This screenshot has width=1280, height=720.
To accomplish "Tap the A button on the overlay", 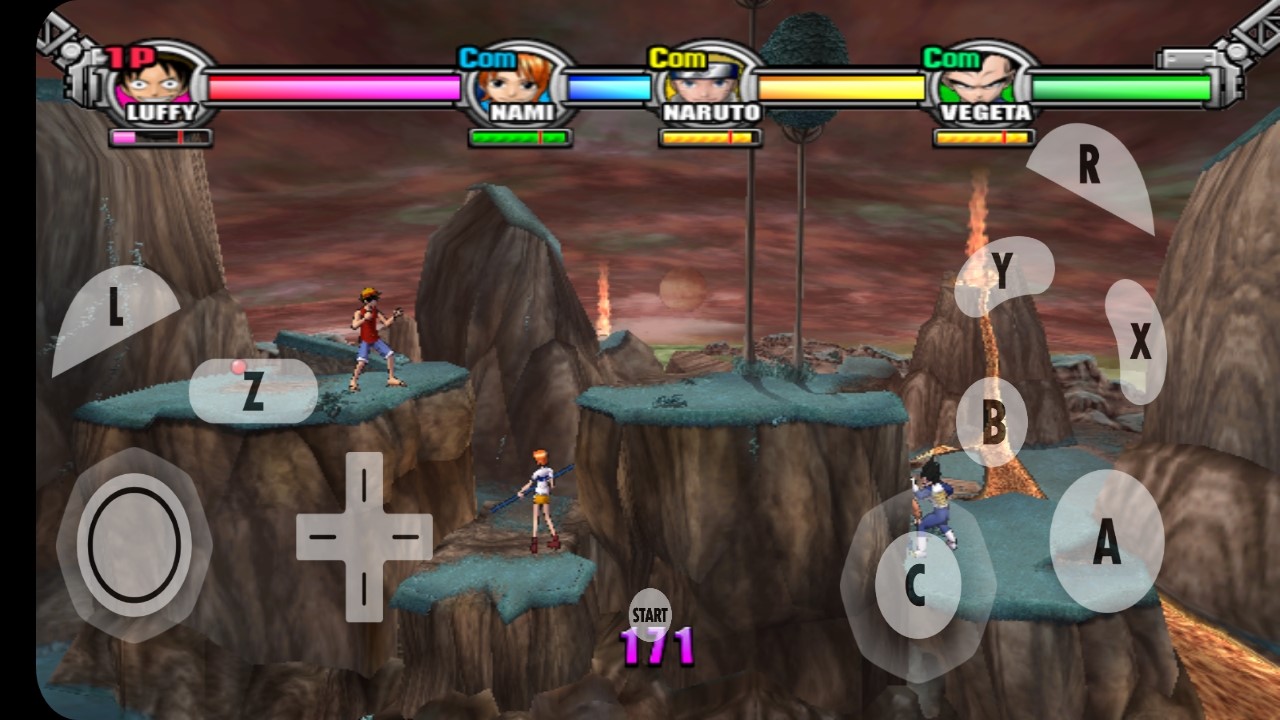I will point(1106,541).
